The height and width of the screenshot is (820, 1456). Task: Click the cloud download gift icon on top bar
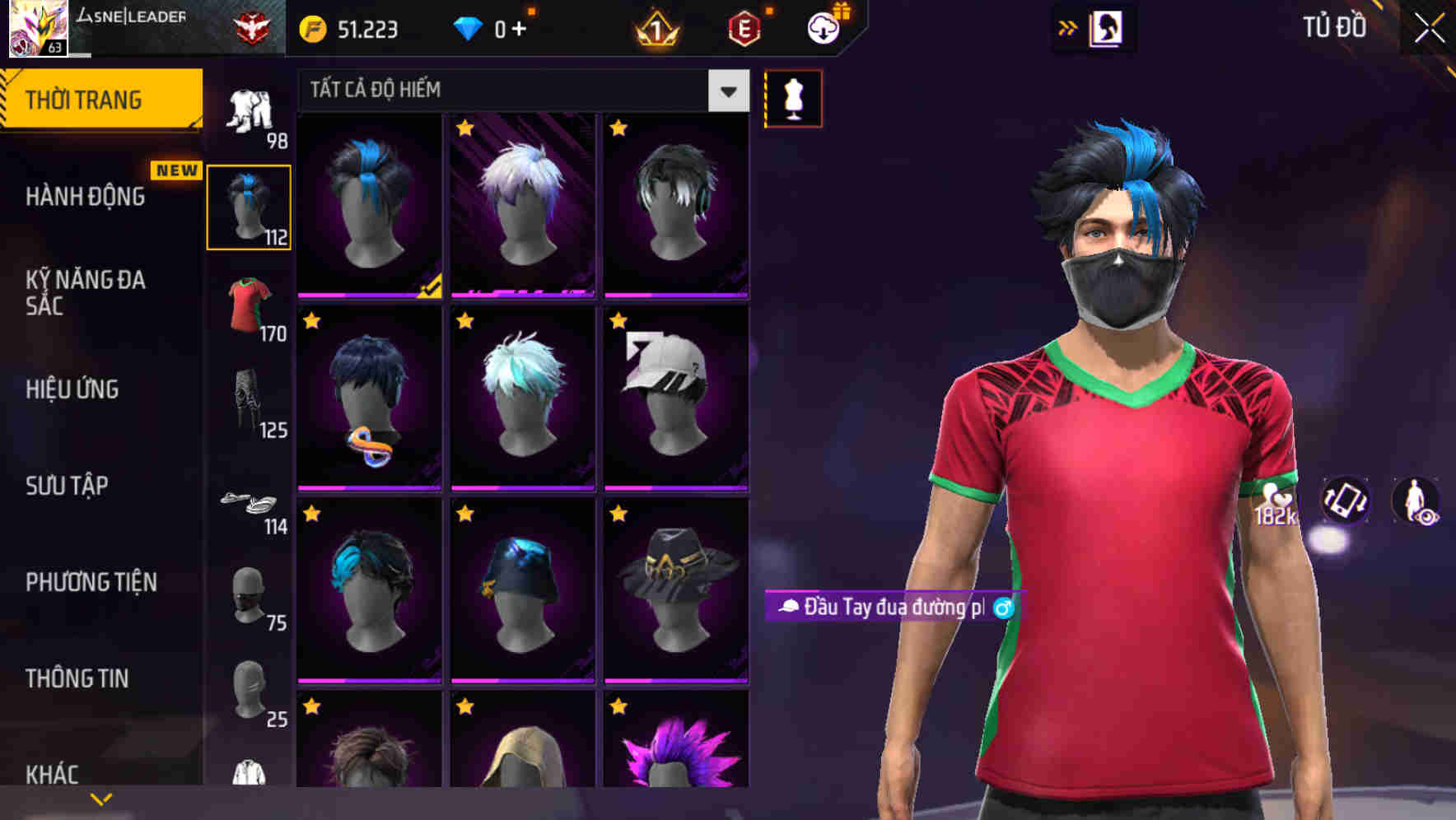pyautogui.click(x=821, y=27)
